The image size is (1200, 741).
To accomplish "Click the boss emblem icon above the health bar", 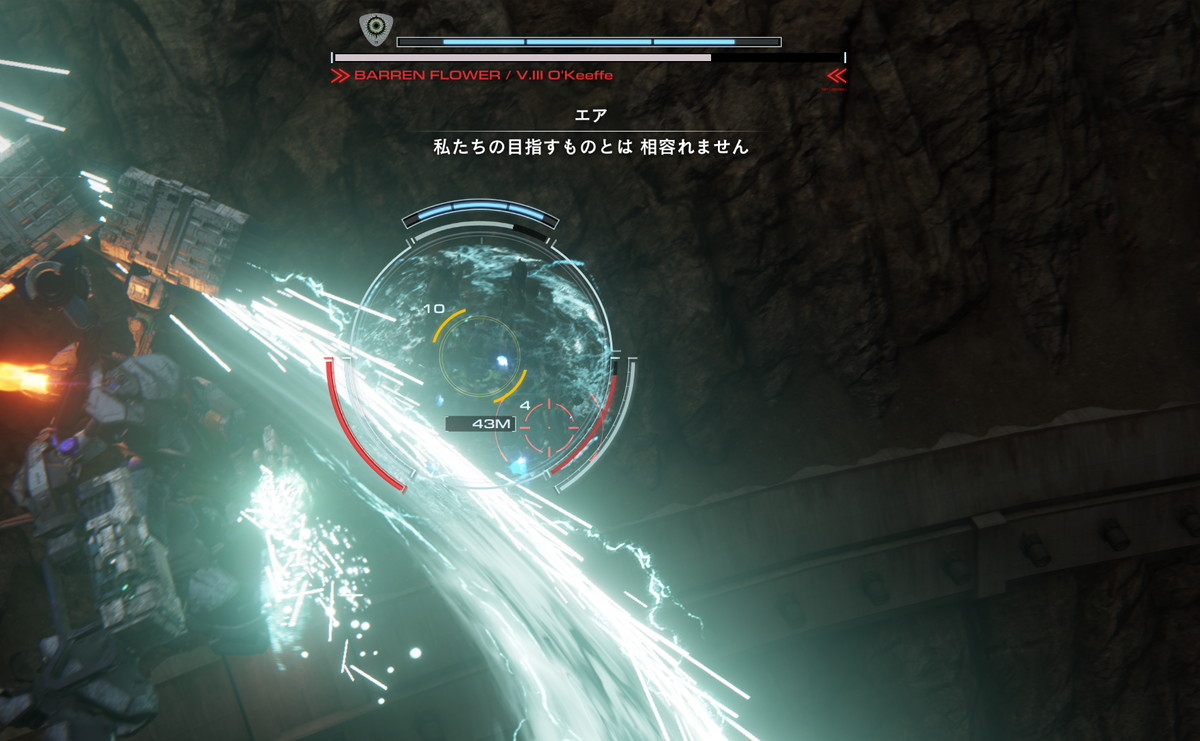I will pyautogui.click(x=376, y=29).
